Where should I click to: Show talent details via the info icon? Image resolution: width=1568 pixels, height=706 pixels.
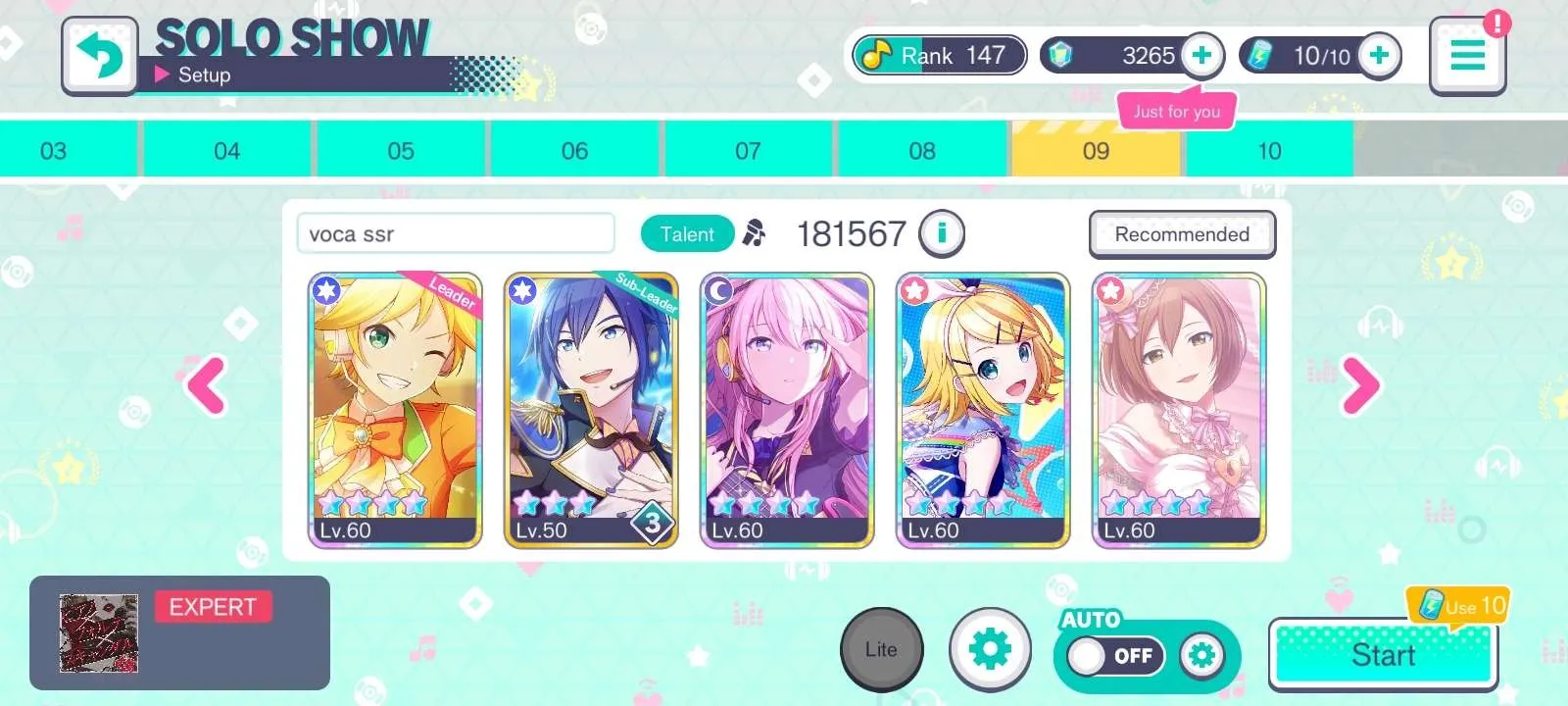click(942, 233)
